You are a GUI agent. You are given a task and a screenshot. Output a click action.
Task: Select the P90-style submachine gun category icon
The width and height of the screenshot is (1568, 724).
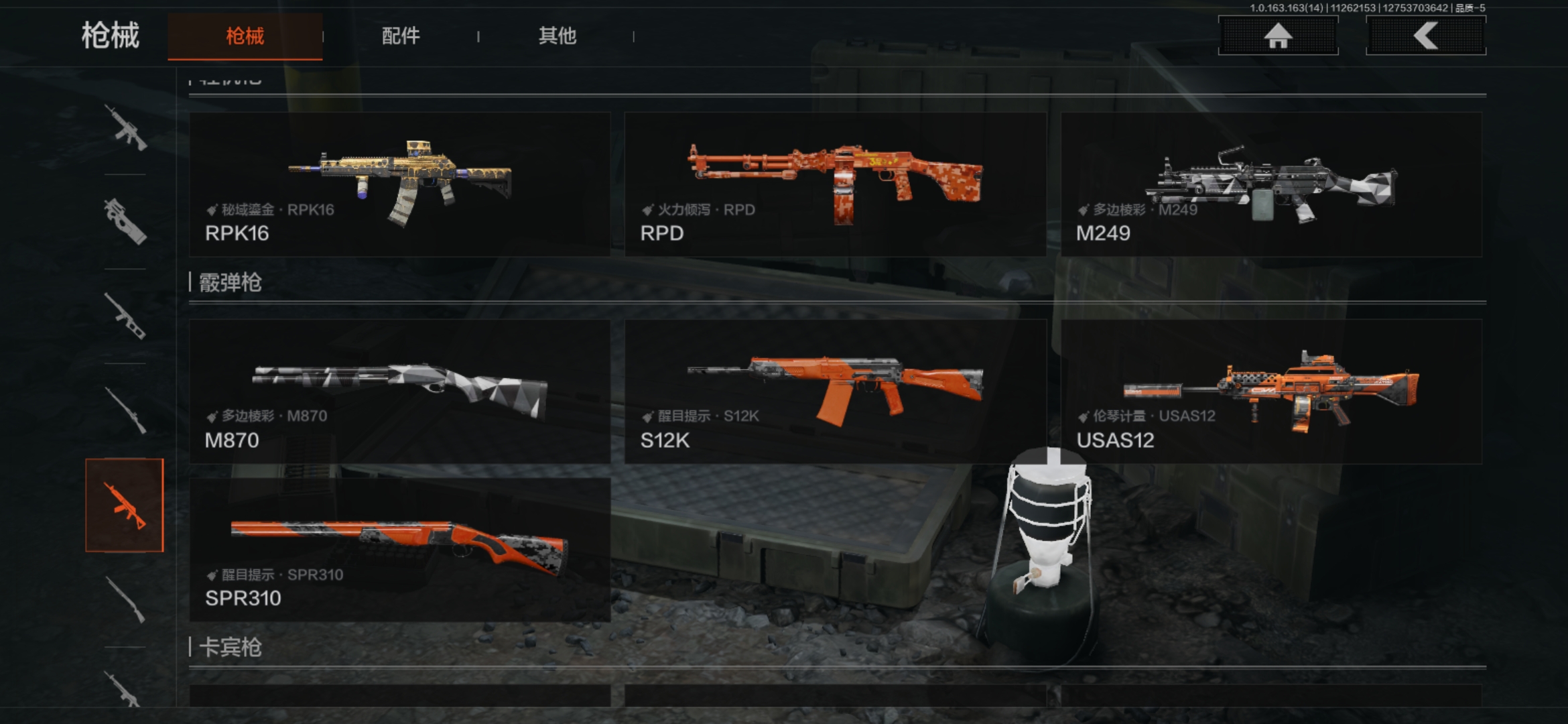[x=125, y=221]
